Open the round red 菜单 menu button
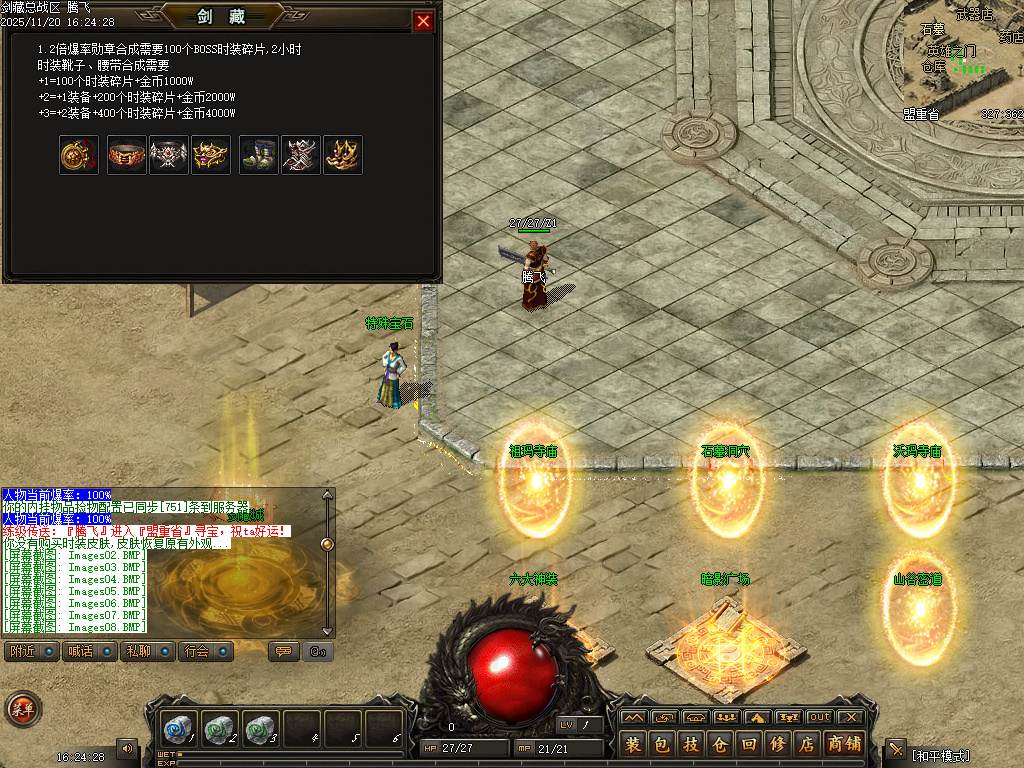 pyautogui.click(x=21, y=709)
